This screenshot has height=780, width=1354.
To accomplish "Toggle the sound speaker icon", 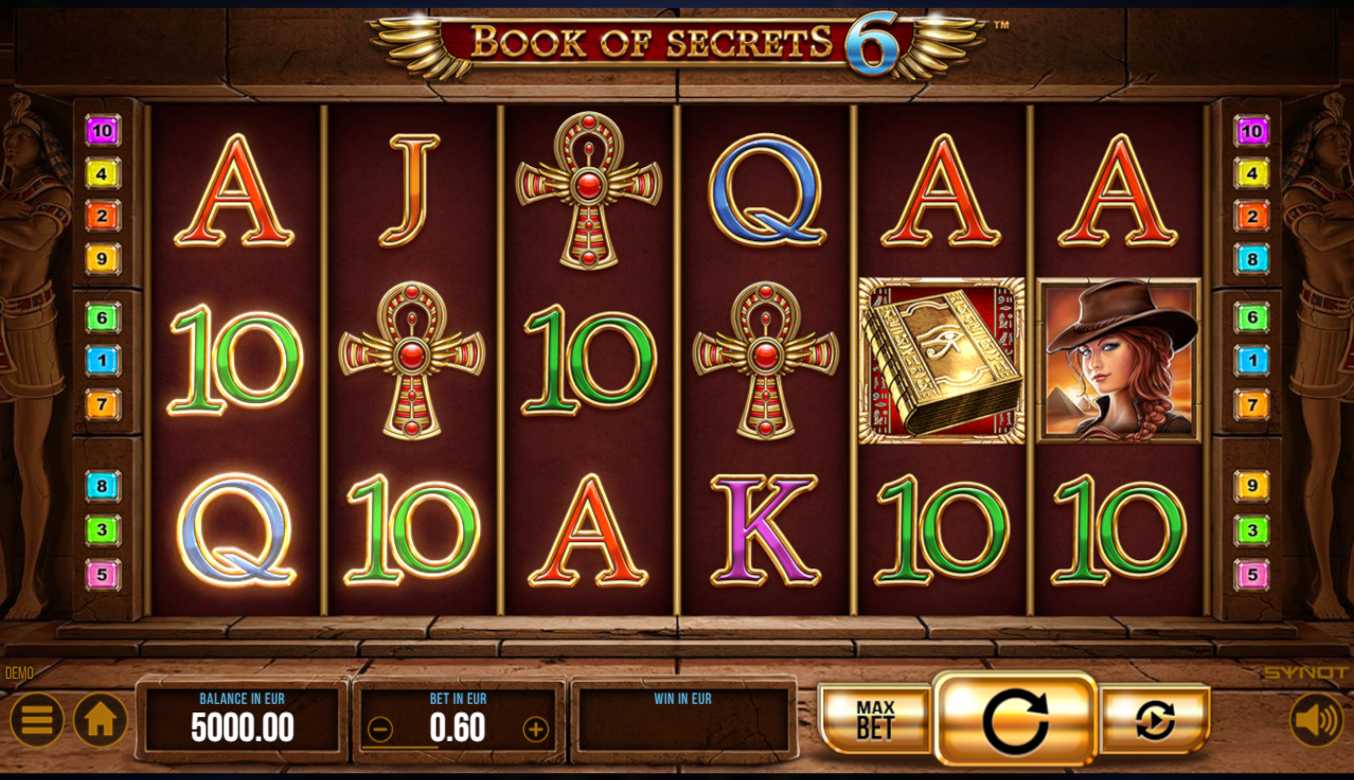I will [1315, 720].
